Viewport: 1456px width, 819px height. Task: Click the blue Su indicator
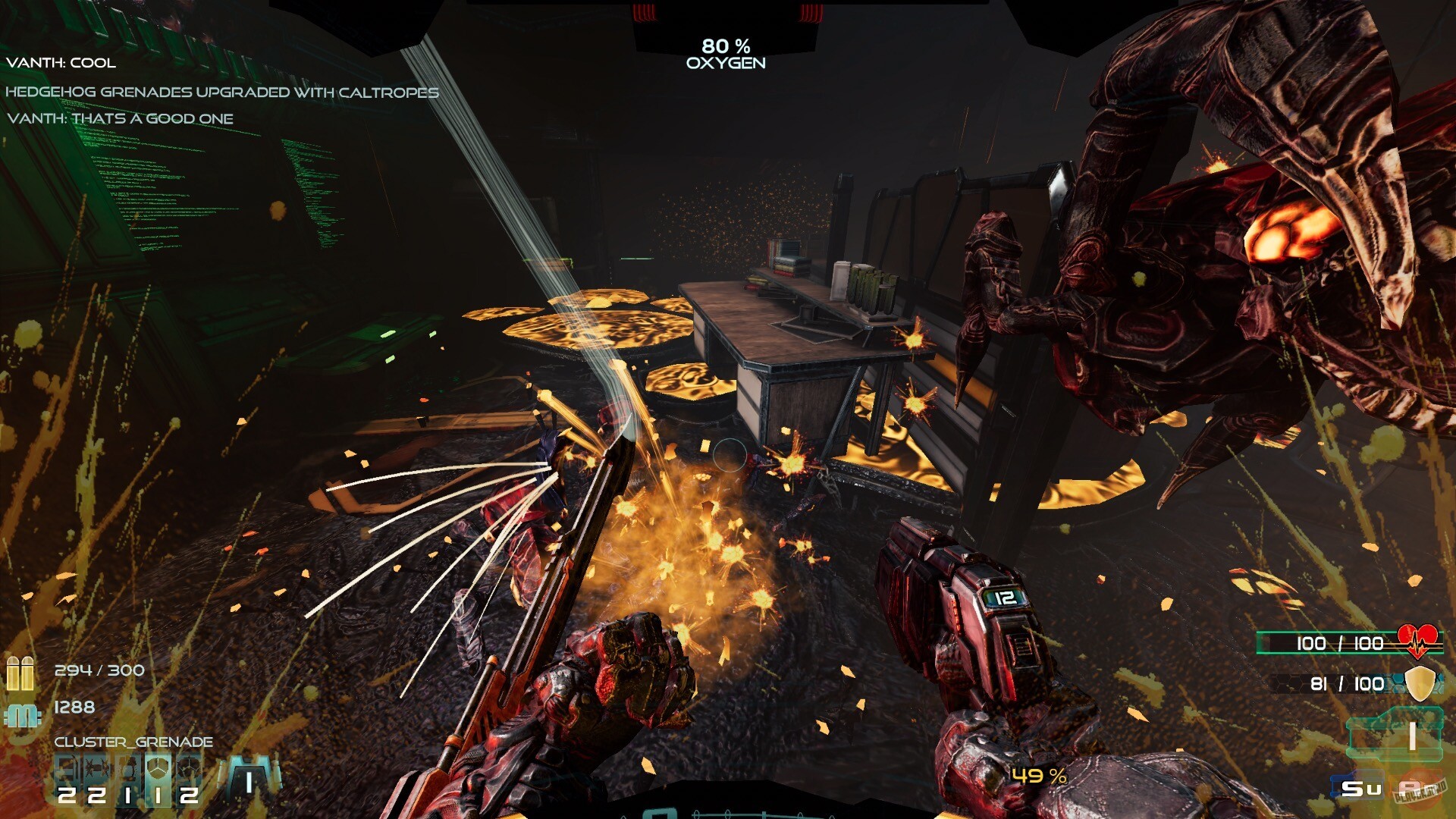point(1359,787)
